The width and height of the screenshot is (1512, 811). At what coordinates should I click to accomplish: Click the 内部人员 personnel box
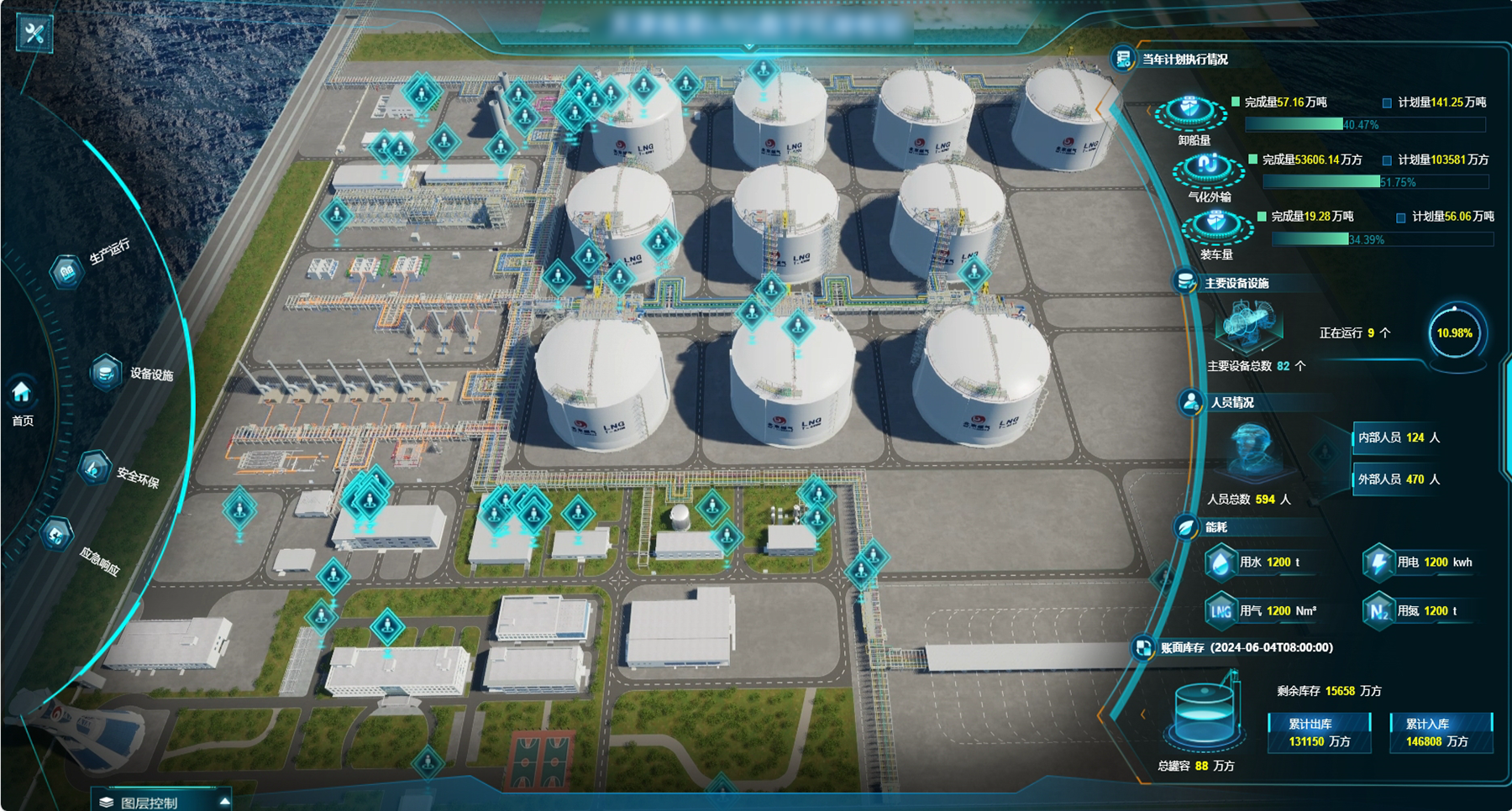pos(1398,437)
